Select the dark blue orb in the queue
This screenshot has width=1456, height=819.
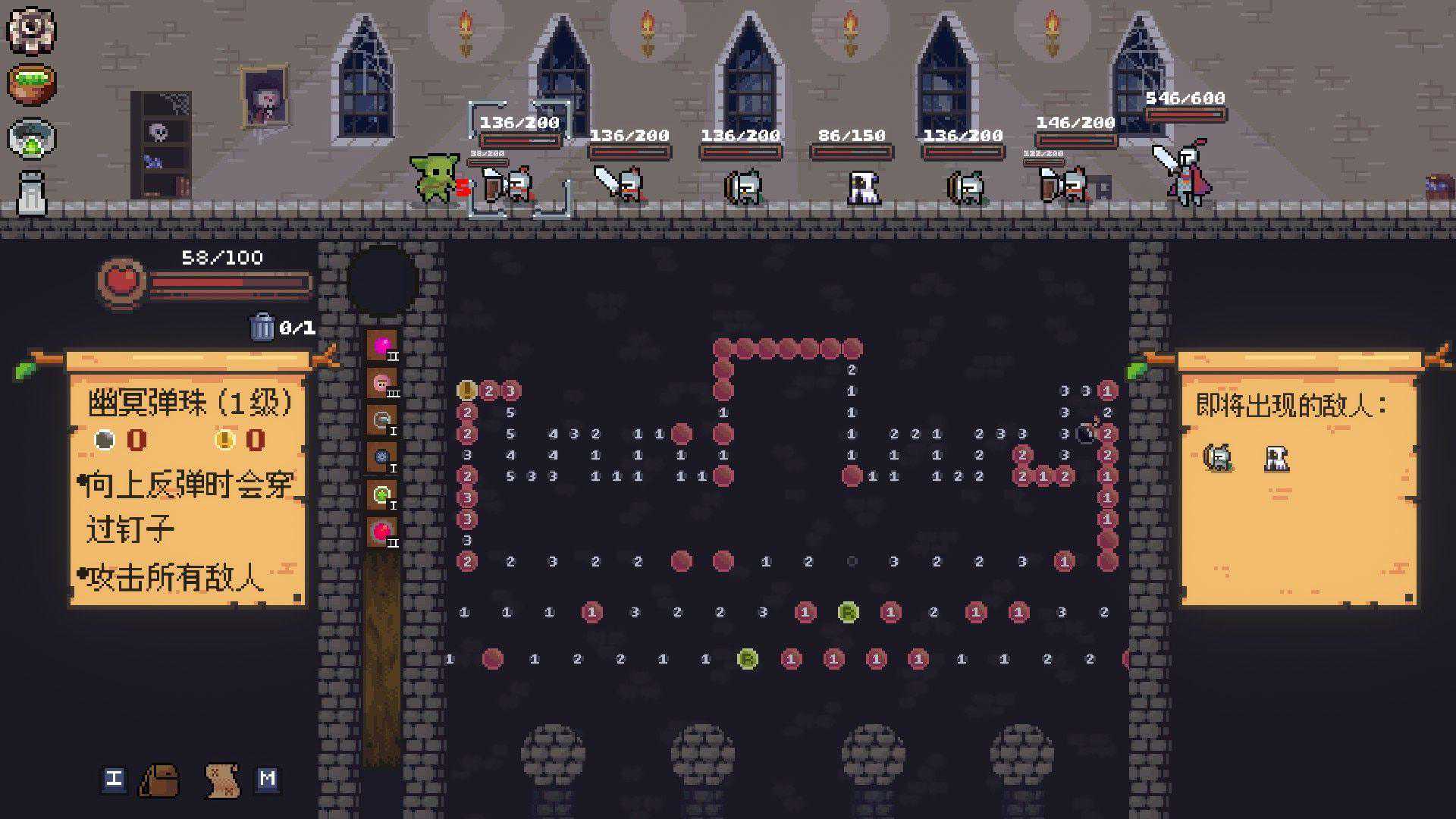pyautogui.click(x=382, y=458)
